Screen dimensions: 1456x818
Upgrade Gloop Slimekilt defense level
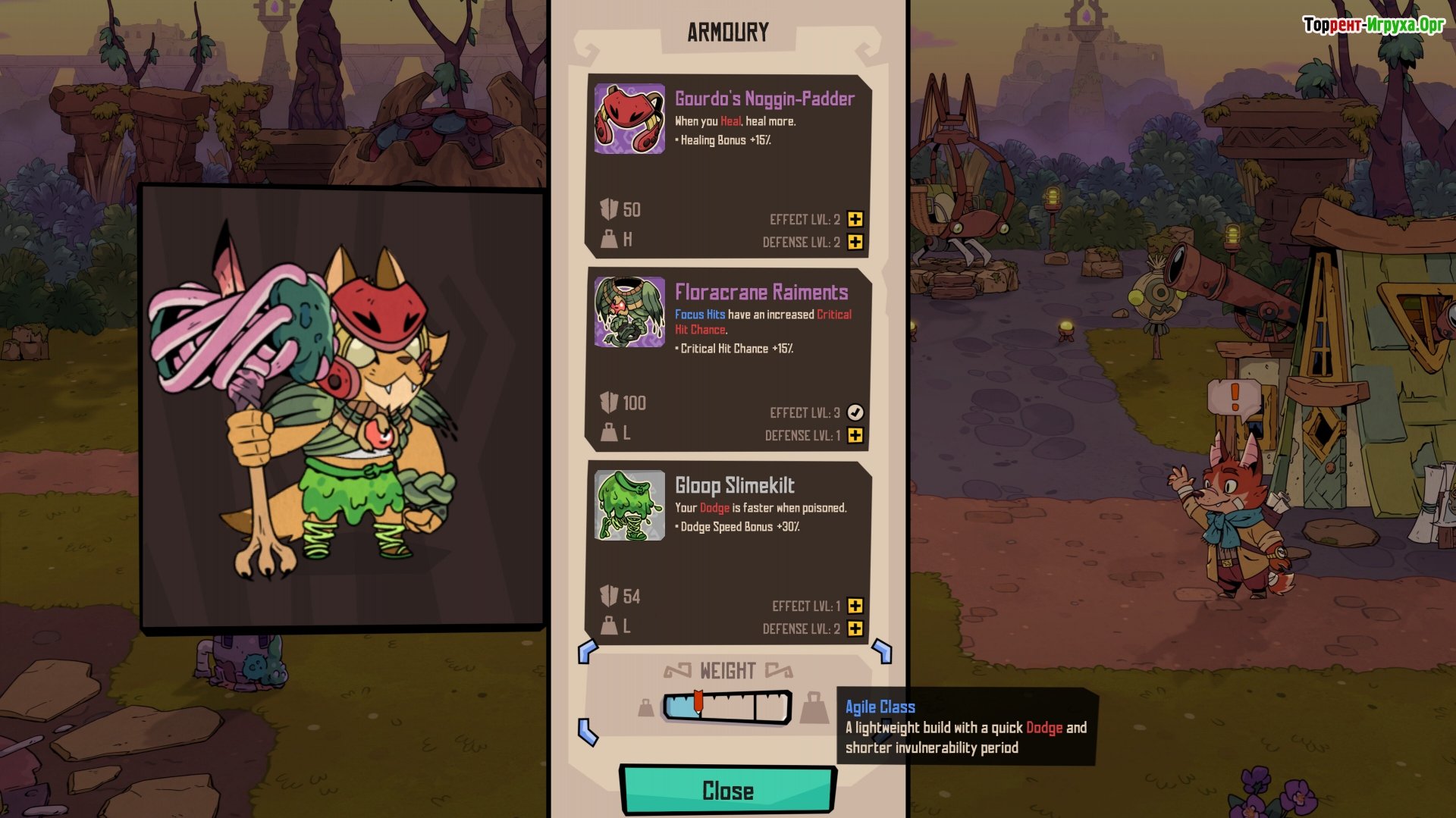855,628
